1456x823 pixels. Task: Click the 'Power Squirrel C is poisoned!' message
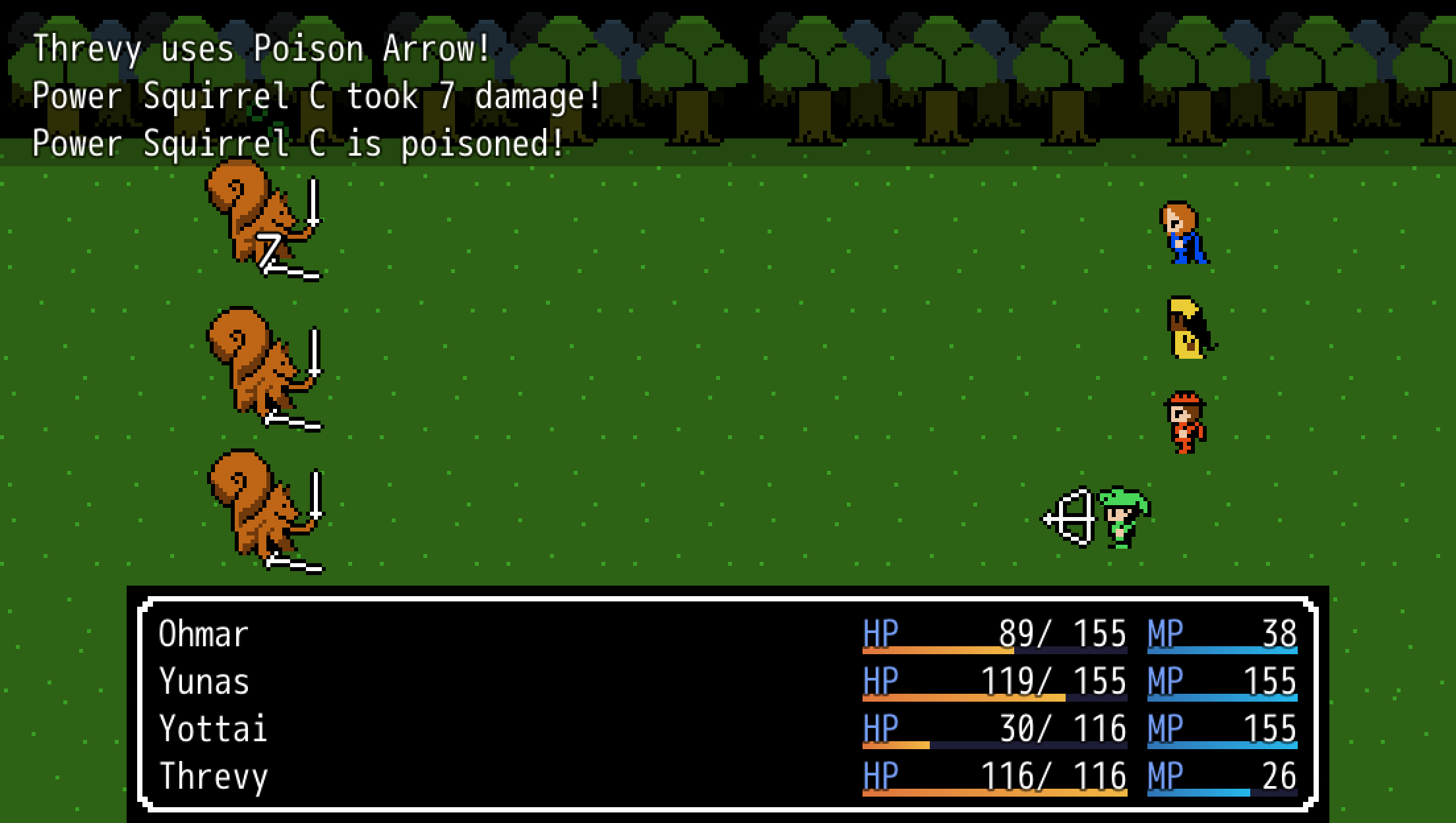pyautogui.click(x=297, y=142)
